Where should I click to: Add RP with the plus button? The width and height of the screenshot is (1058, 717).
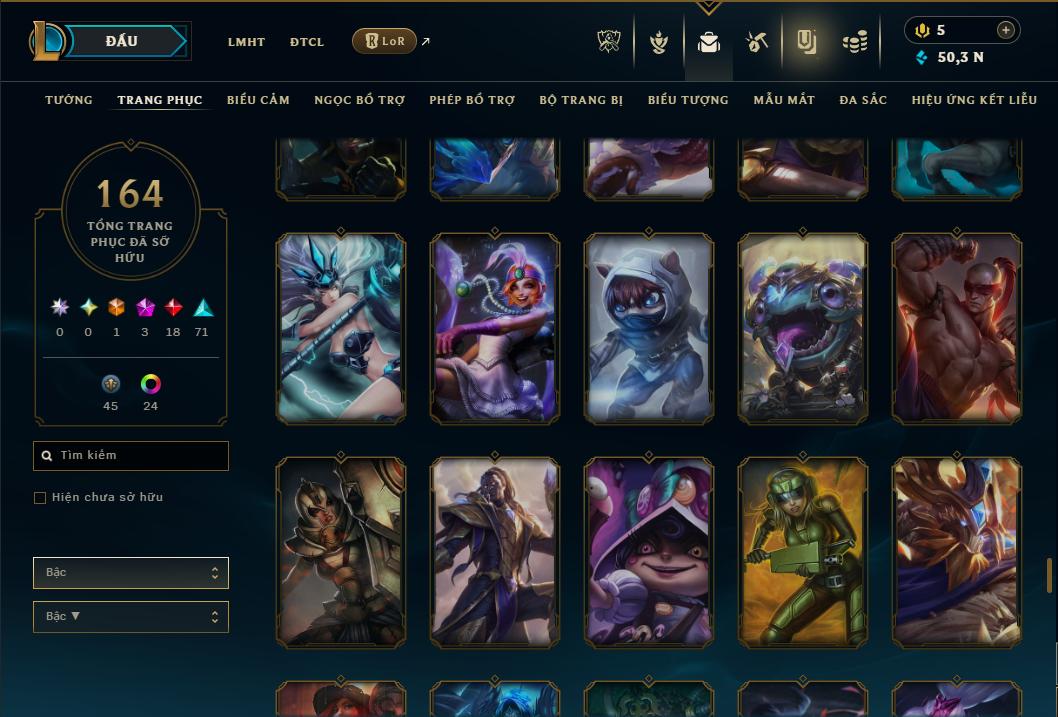[1006, 30]
